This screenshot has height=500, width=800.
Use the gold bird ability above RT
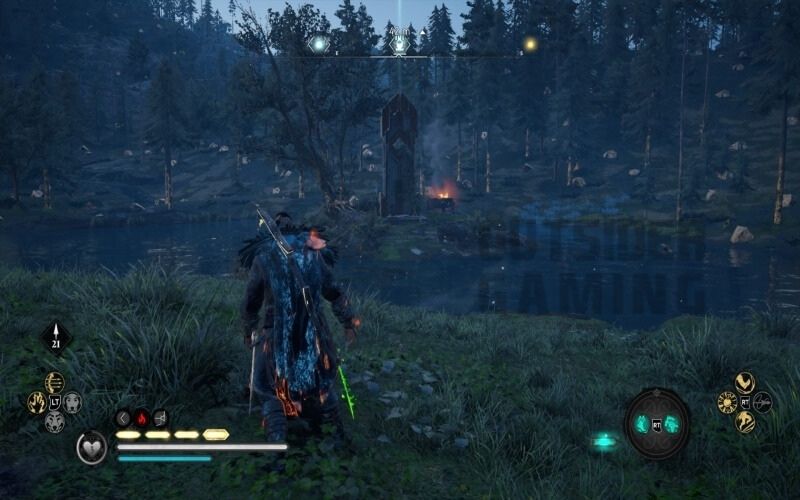(x=744, y=382)
